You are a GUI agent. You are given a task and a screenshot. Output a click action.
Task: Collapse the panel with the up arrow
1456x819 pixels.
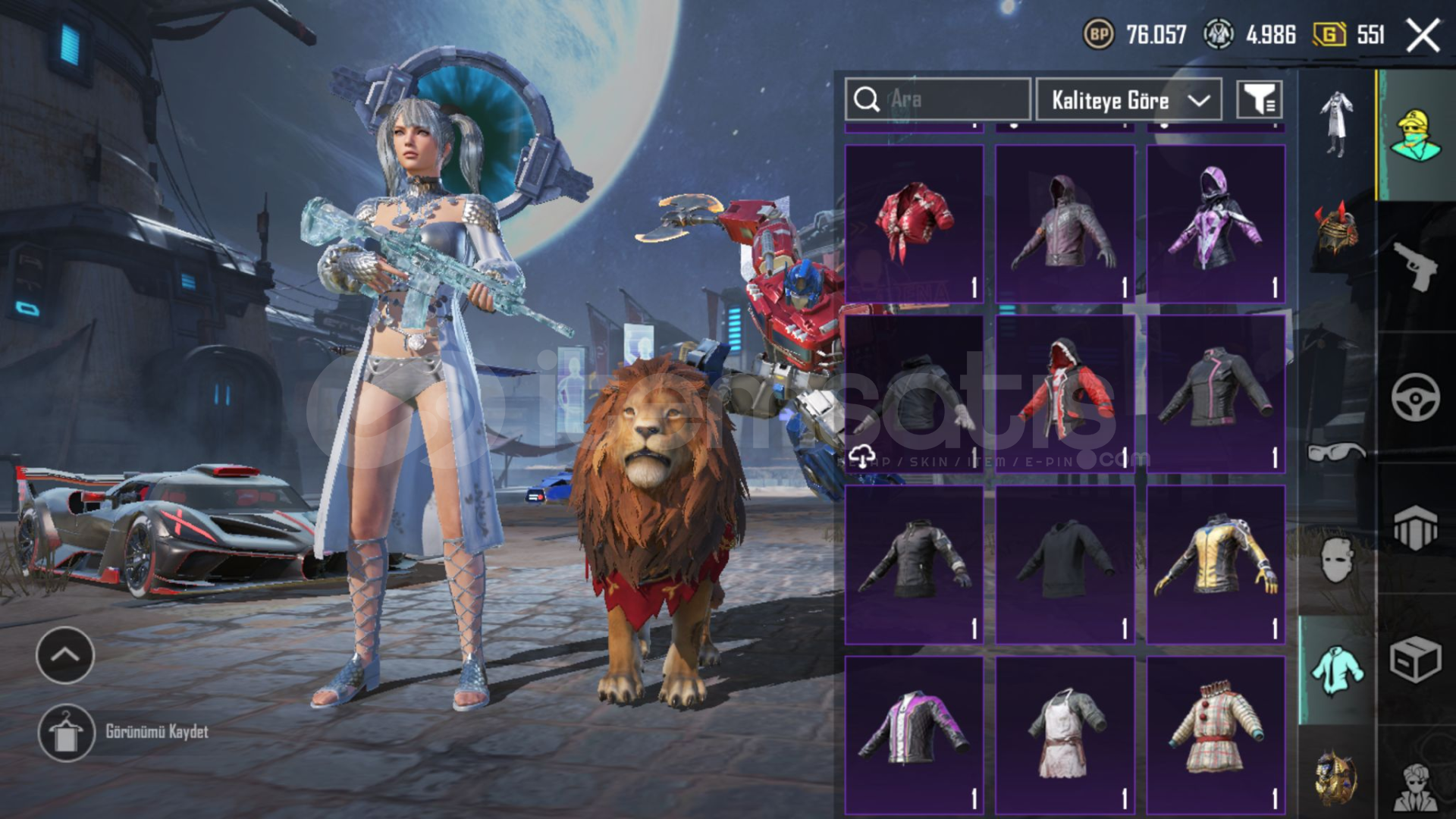65,655
